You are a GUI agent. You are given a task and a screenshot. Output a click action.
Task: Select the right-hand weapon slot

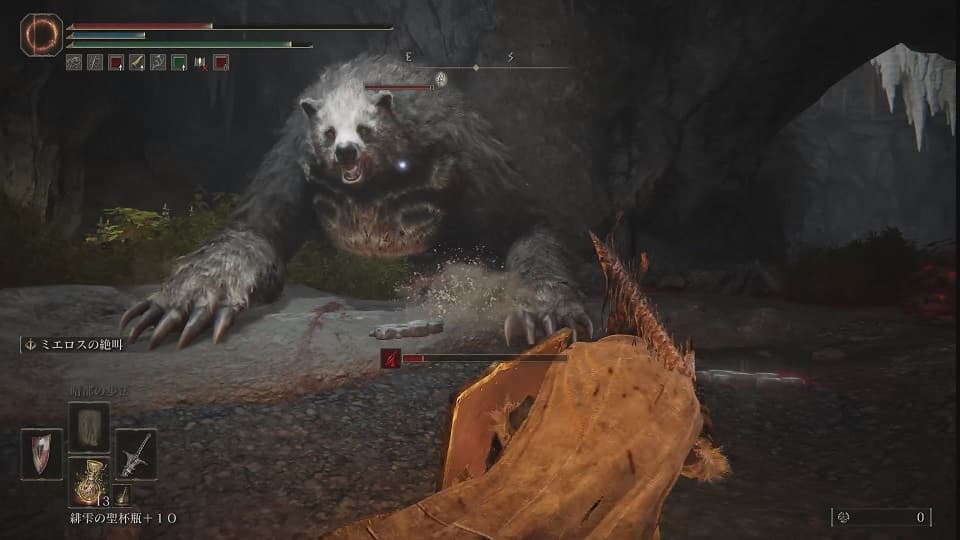[135, 455]
